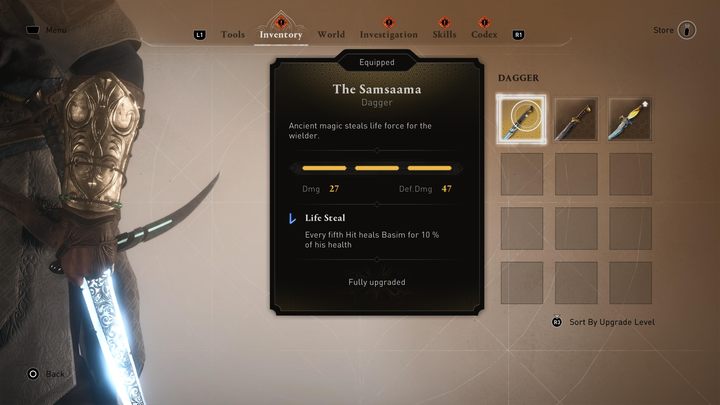Select the Inventory tab
The width and height of the screenshot is (720, 405).
point(281,35)
